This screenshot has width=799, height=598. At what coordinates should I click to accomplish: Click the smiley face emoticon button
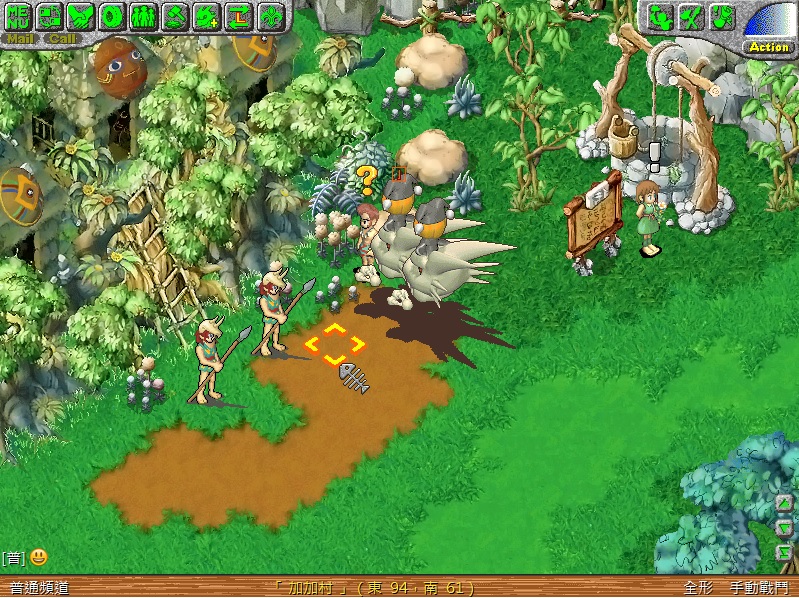click(38, 557)
